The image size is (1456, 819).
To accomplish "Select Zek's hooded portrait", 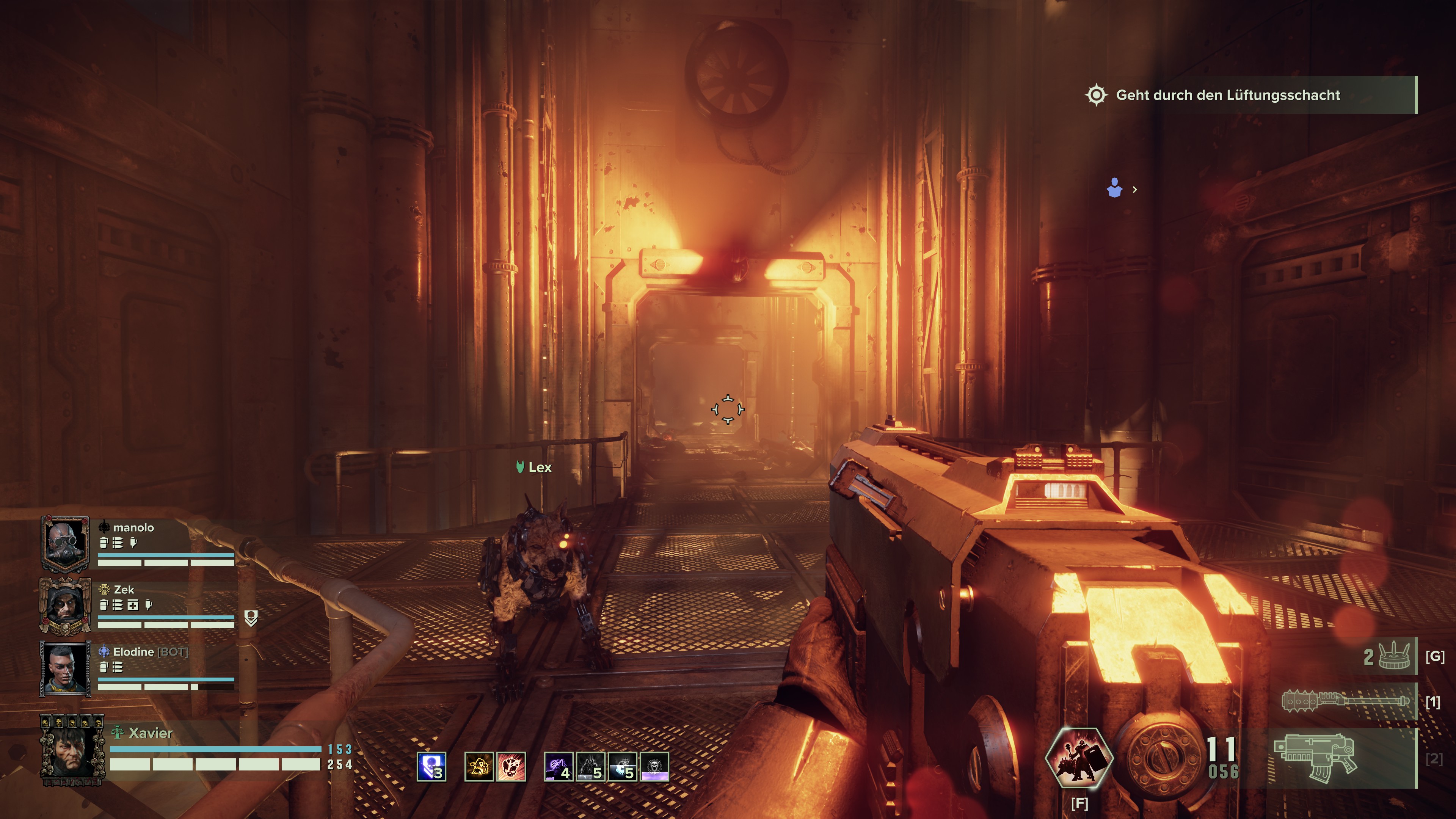I will click(x=66, y=605).
